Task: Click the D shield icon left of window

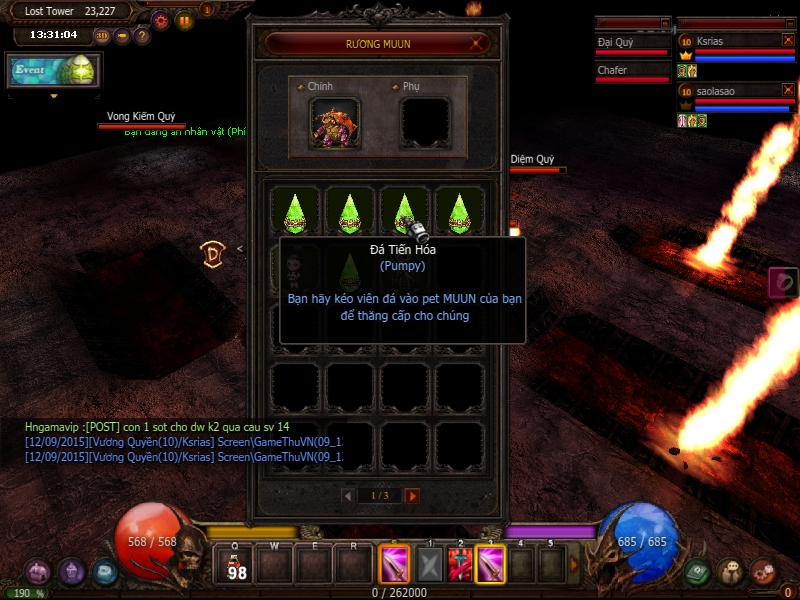Action: click(x=212, y=253)
